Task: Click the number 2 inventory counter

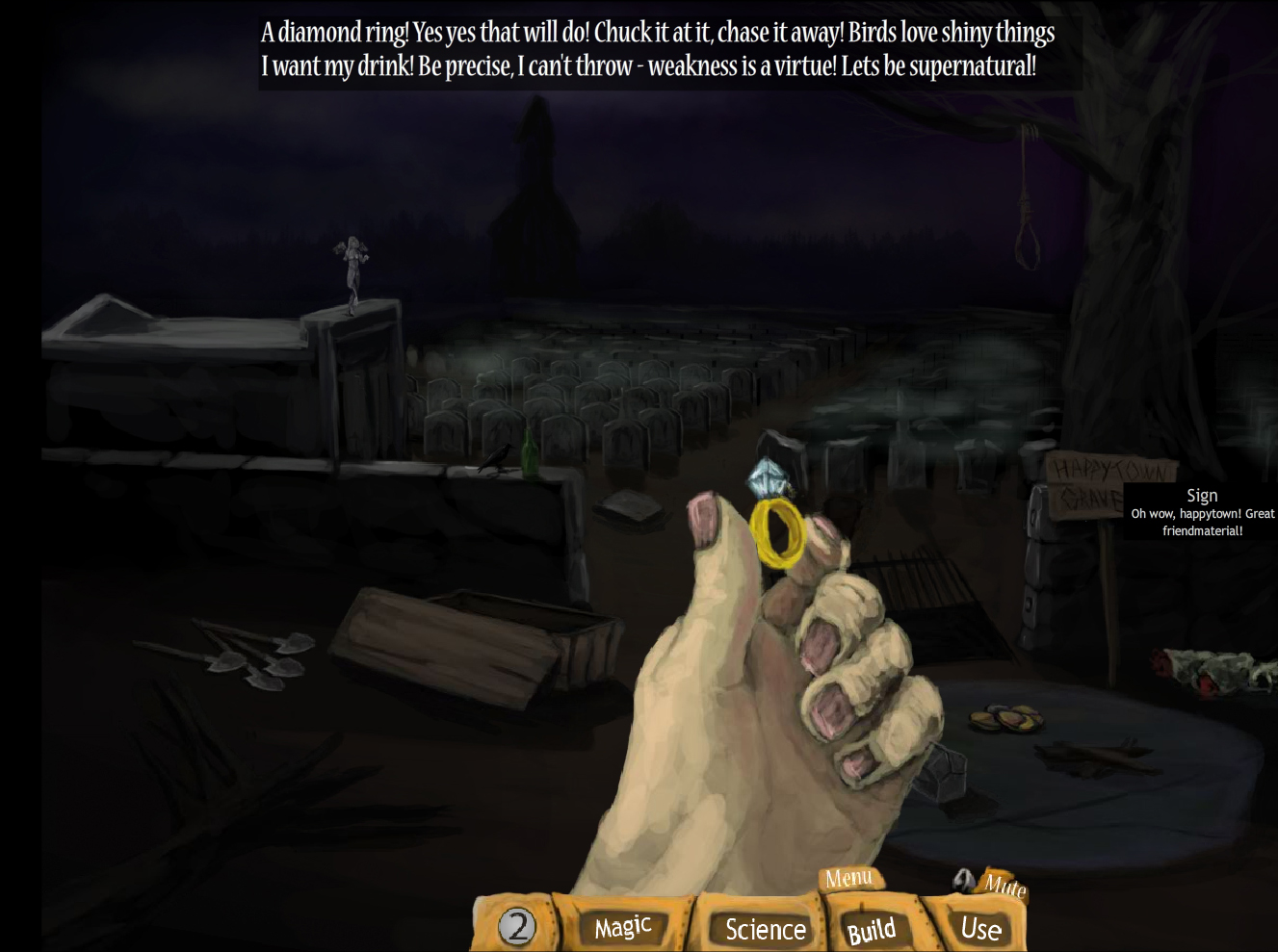Action: [517, 926]
